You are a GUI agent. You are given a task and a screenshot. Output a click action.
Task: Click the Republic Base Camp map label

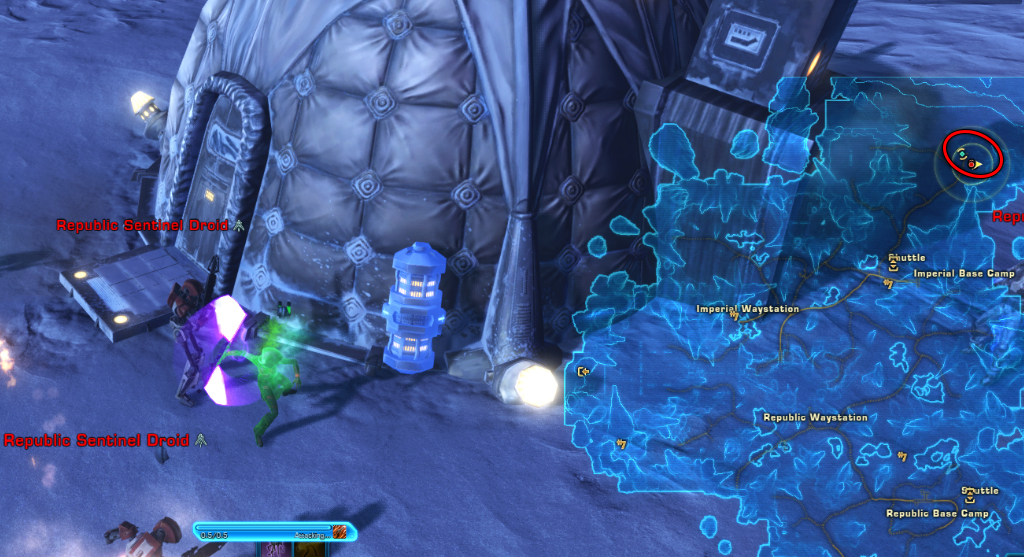point(937,514)
